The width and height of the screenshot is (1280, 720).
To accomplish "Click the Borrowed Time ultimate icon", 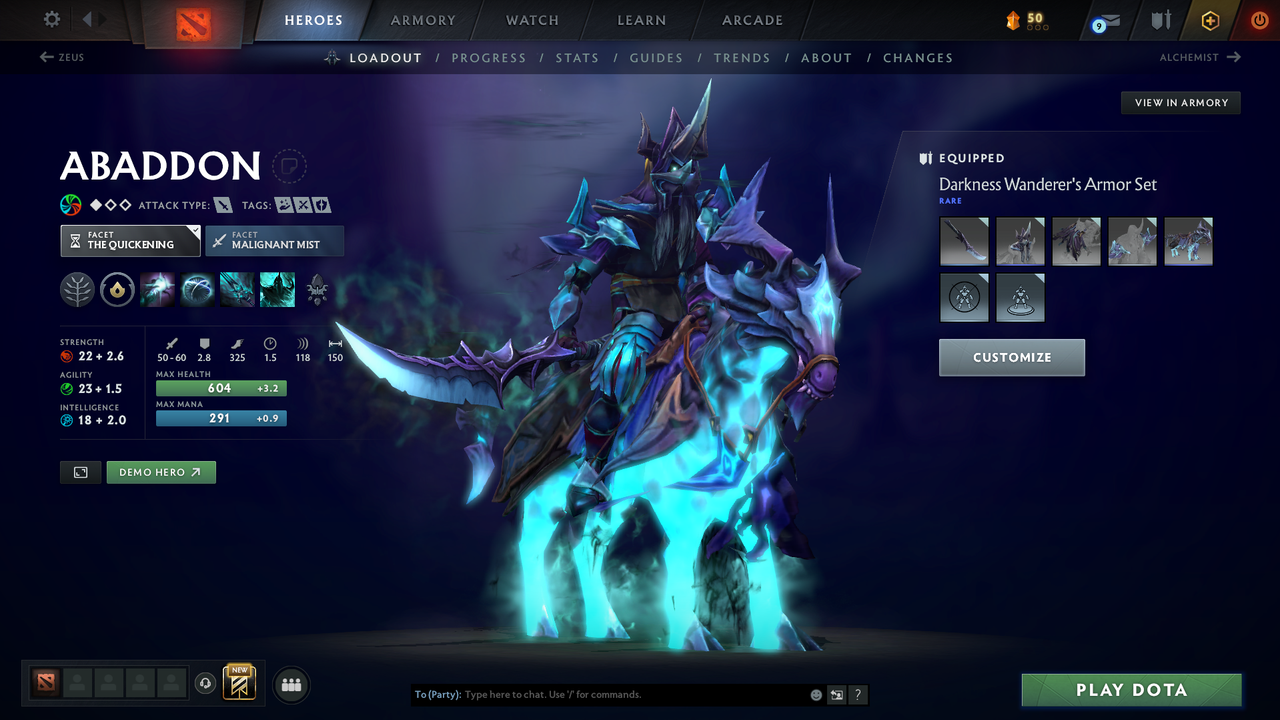I will (277, 290).
